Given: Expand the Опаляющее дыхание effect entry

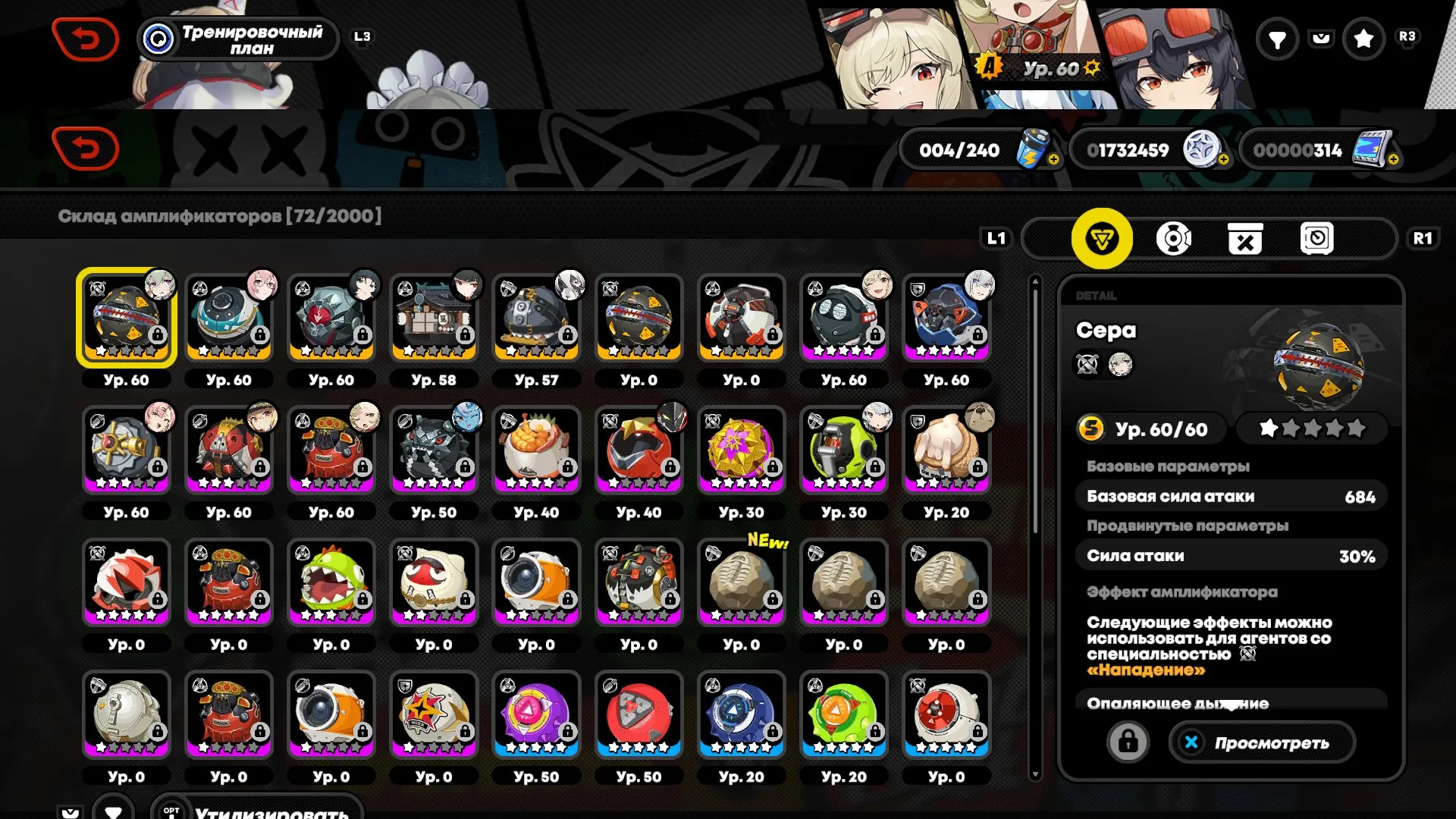Looking at the screenshot, I should [1228, 704].
